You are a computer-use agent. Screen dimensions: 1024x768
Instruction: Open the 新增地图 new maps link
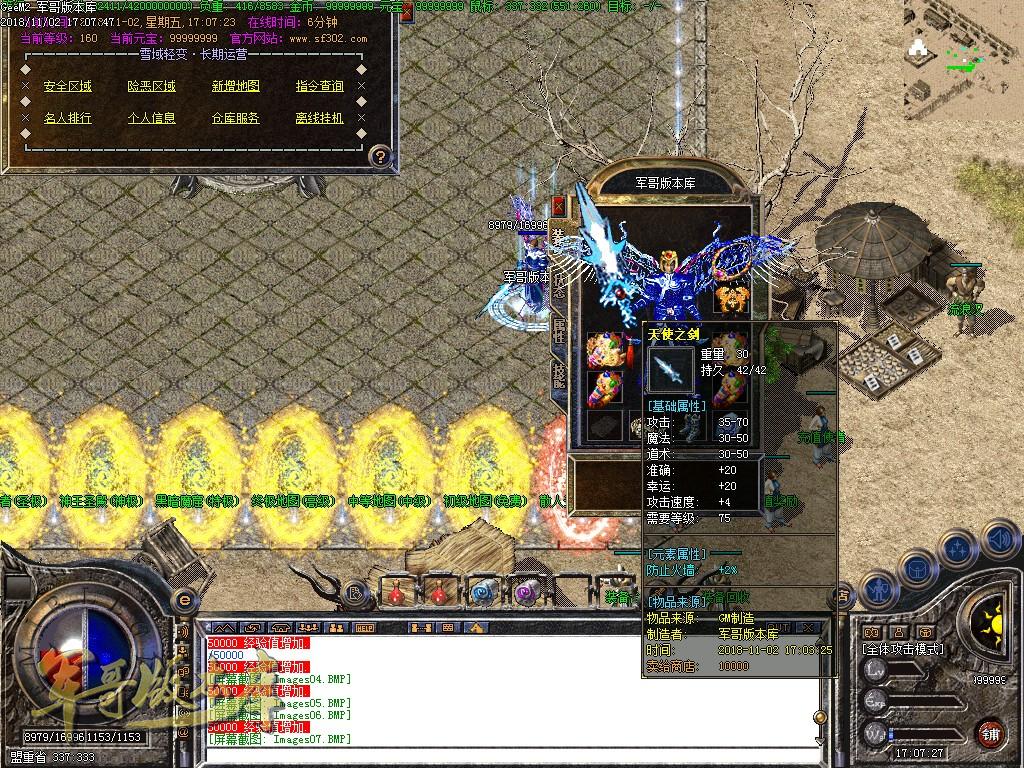236,86
